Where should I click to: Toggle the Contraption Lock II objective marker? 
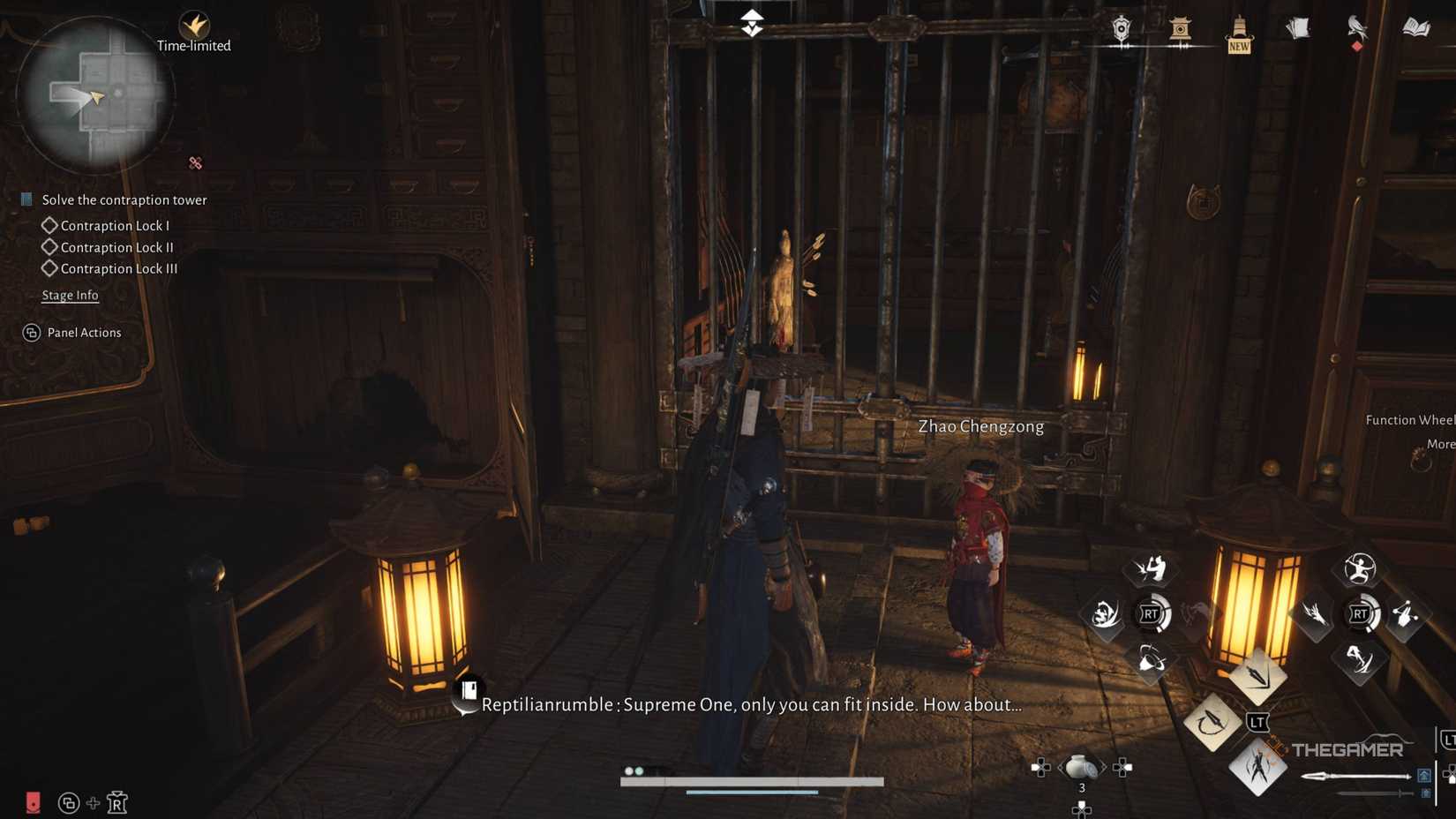(x=50, y=247)
